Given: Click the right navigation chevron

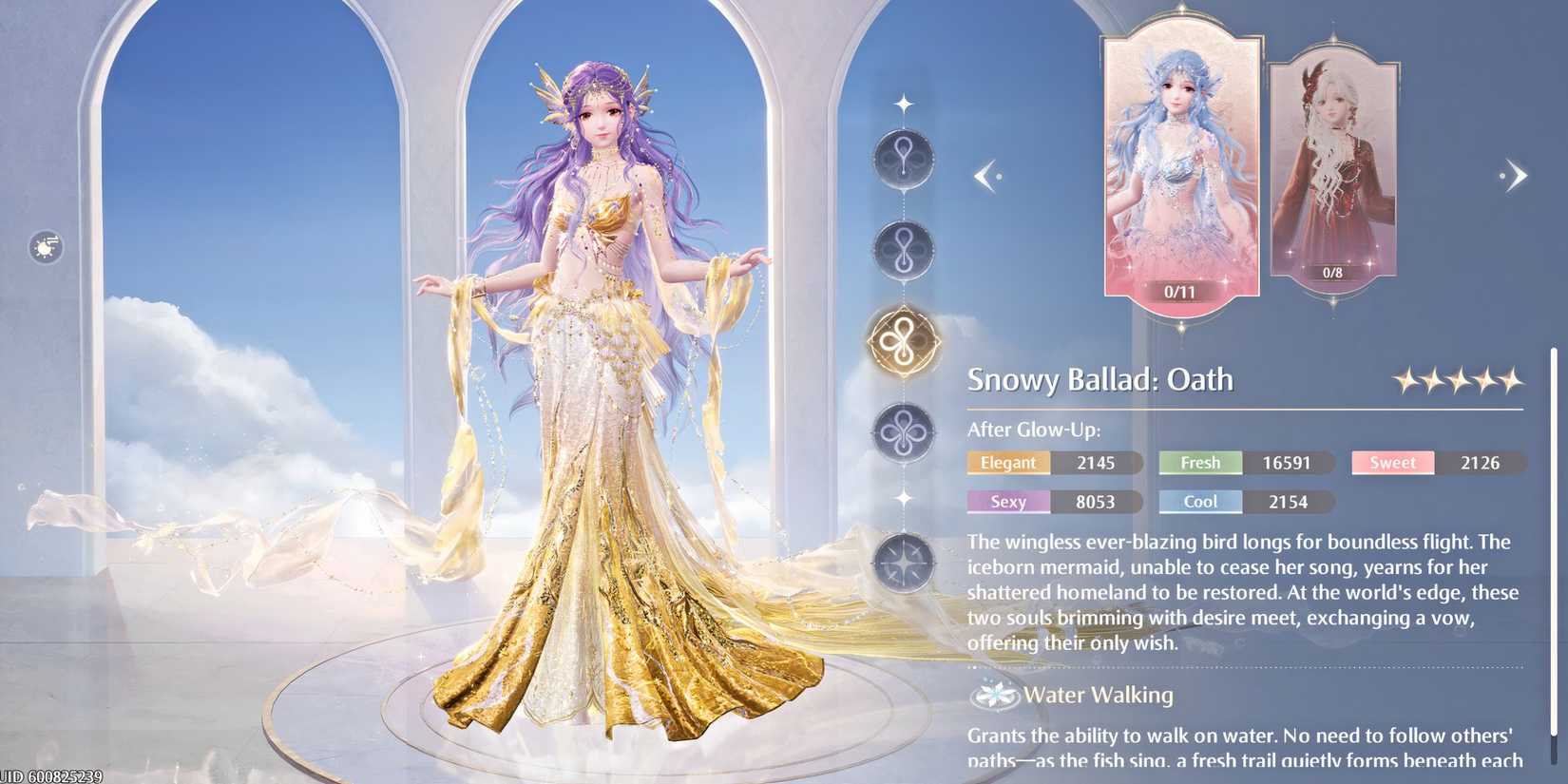Looking at the screenshot, I should click(x=1514, y=174).
